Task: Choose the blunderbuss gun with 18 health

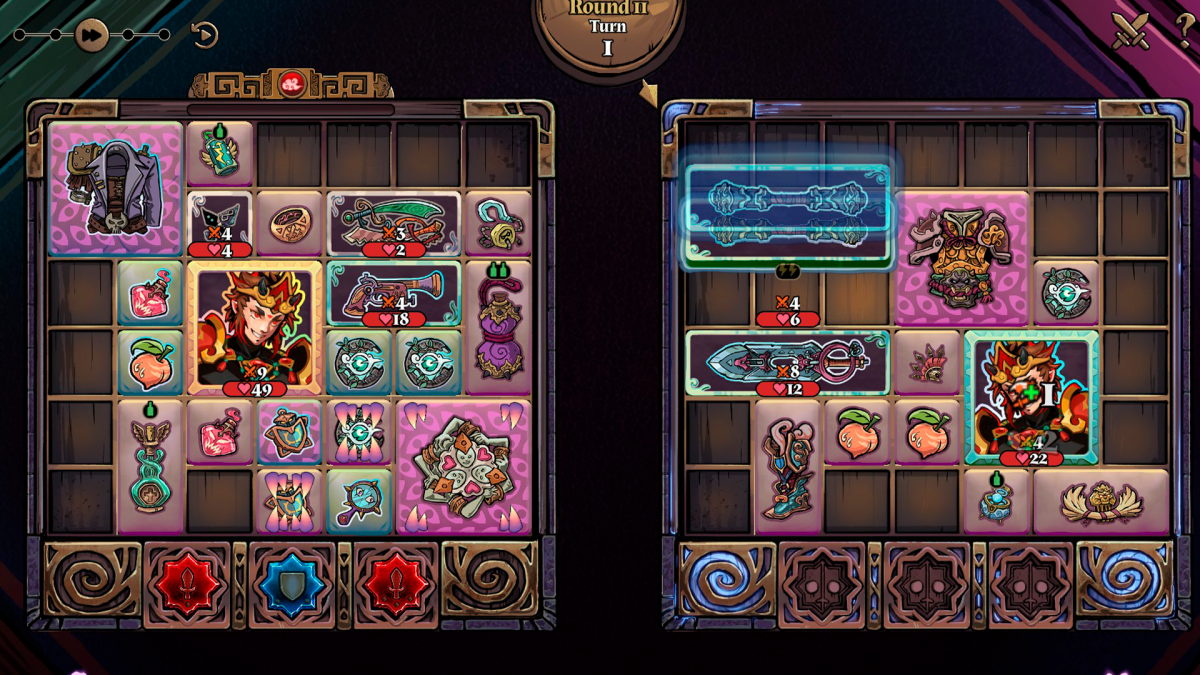Action: pos(394,293)
